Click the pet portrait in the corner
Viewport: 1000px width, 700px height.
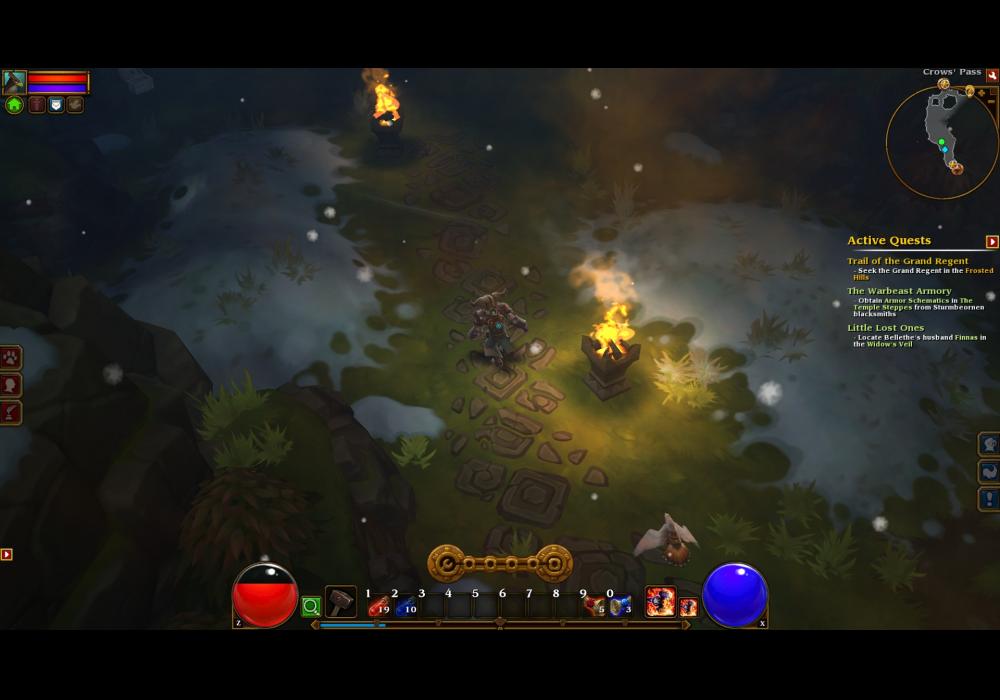tap(14, 82)
